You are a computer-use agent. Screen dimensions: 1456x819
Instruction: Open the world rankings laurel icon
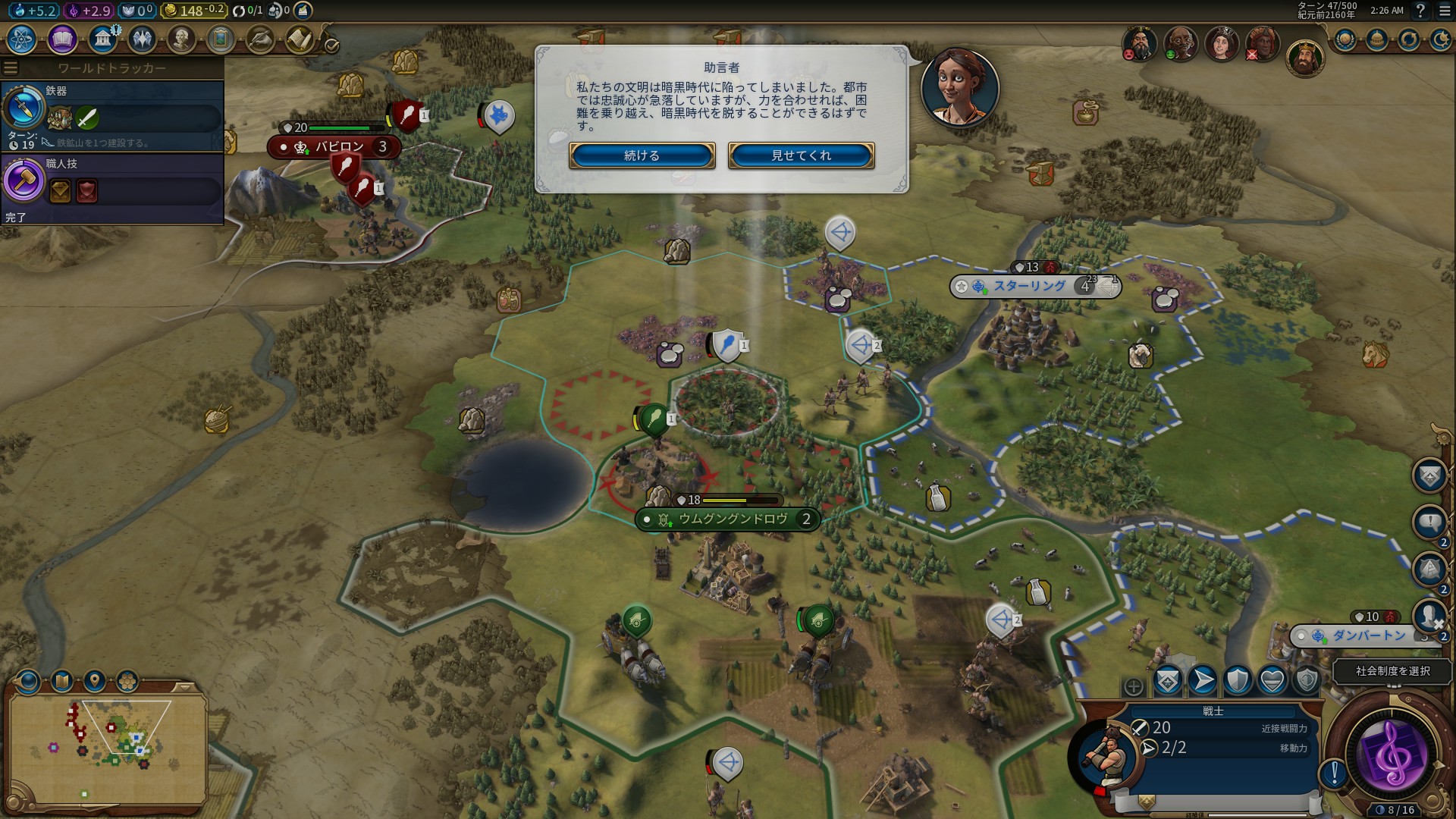point(1345,39)
